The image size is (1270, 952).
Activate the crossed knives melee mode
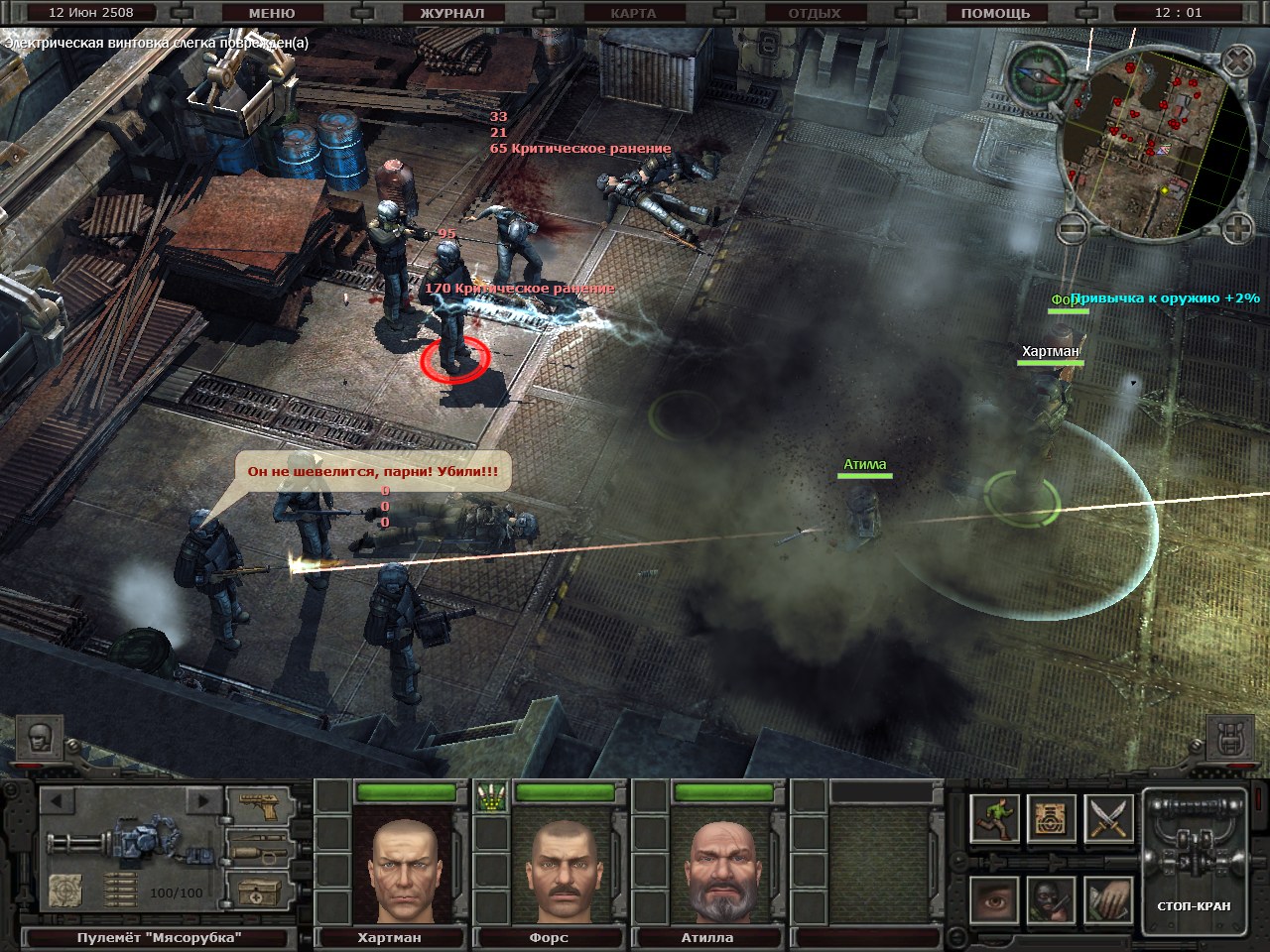pos(1108,819)
